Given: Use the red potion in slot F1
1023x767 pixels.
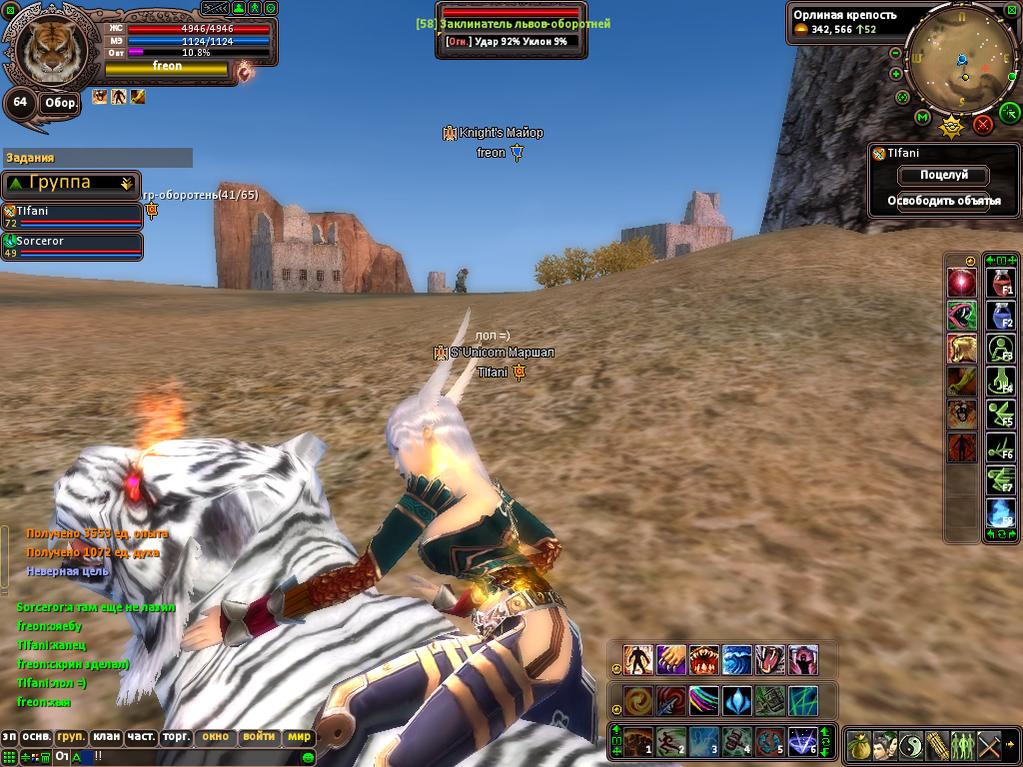Looking at the screenshot, I should 1001,281.
